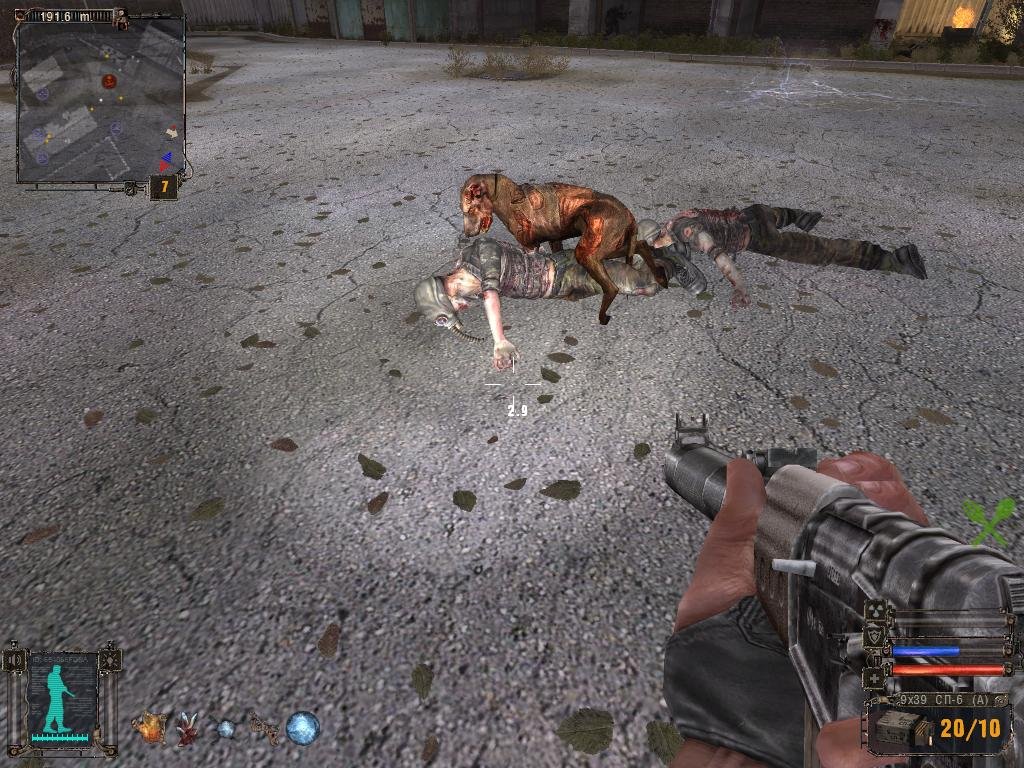Image resolution: width=1024 pixels, height=768 pixels.
Task: Select the orange fiery artifact on the belt
Action: point(151,727)
